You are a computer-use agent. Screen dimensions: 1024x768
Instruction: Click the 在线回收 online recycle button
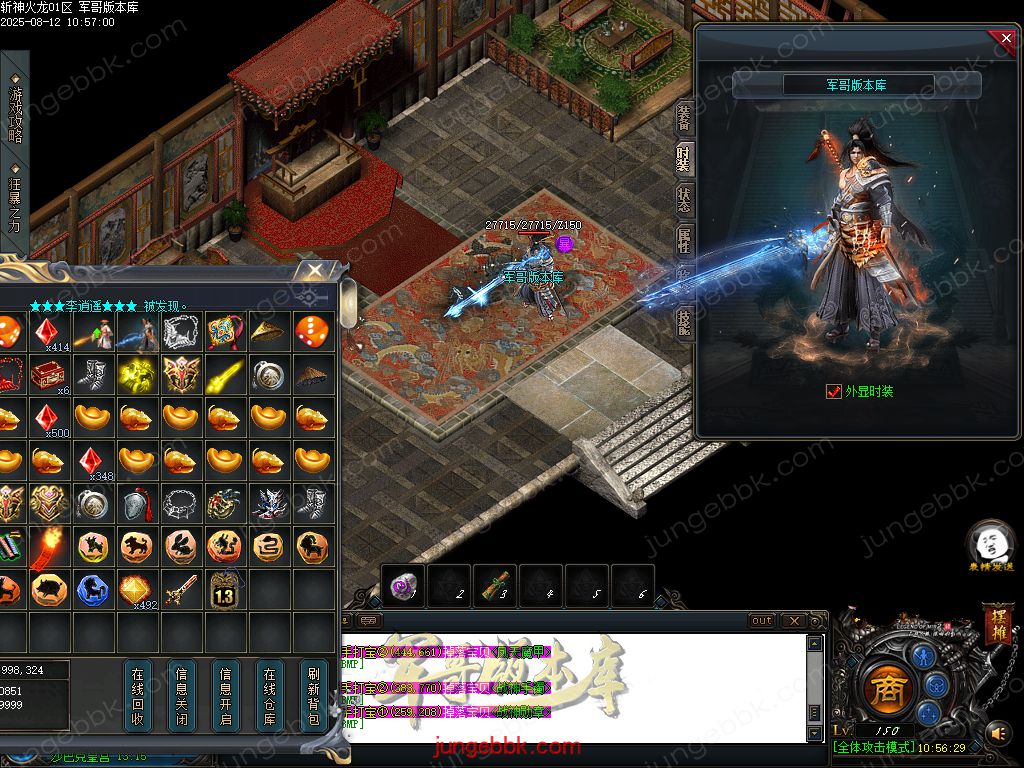138,695
